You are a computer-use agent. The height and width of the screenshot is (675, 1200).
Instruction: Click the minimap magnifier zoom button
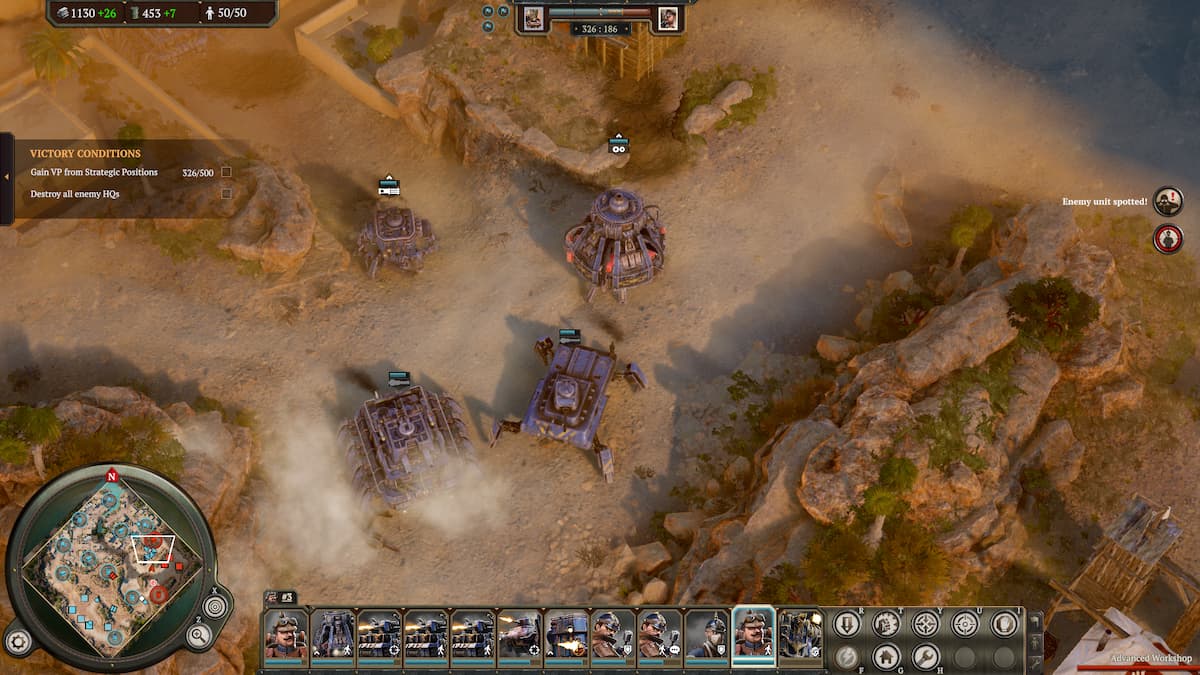tap(199, 634)
